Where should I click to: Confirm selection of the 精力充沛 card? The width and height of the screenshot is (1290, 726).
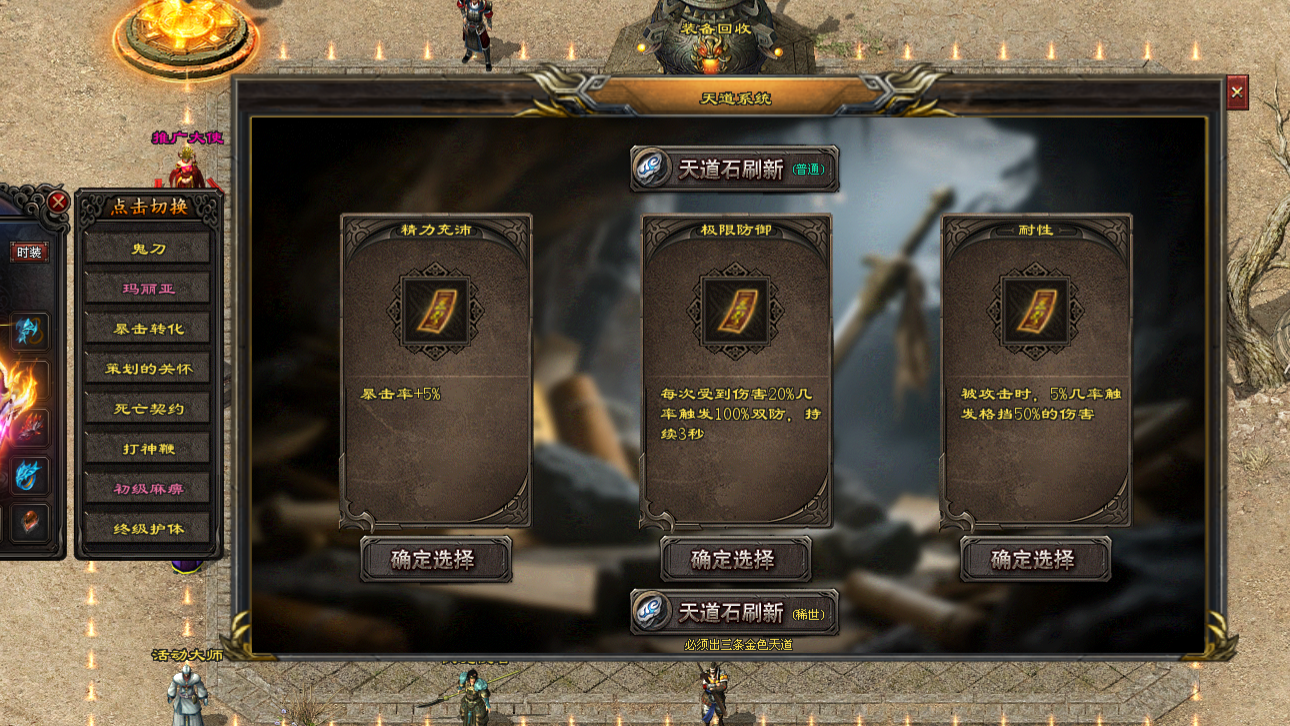click(x=435, y=559)
